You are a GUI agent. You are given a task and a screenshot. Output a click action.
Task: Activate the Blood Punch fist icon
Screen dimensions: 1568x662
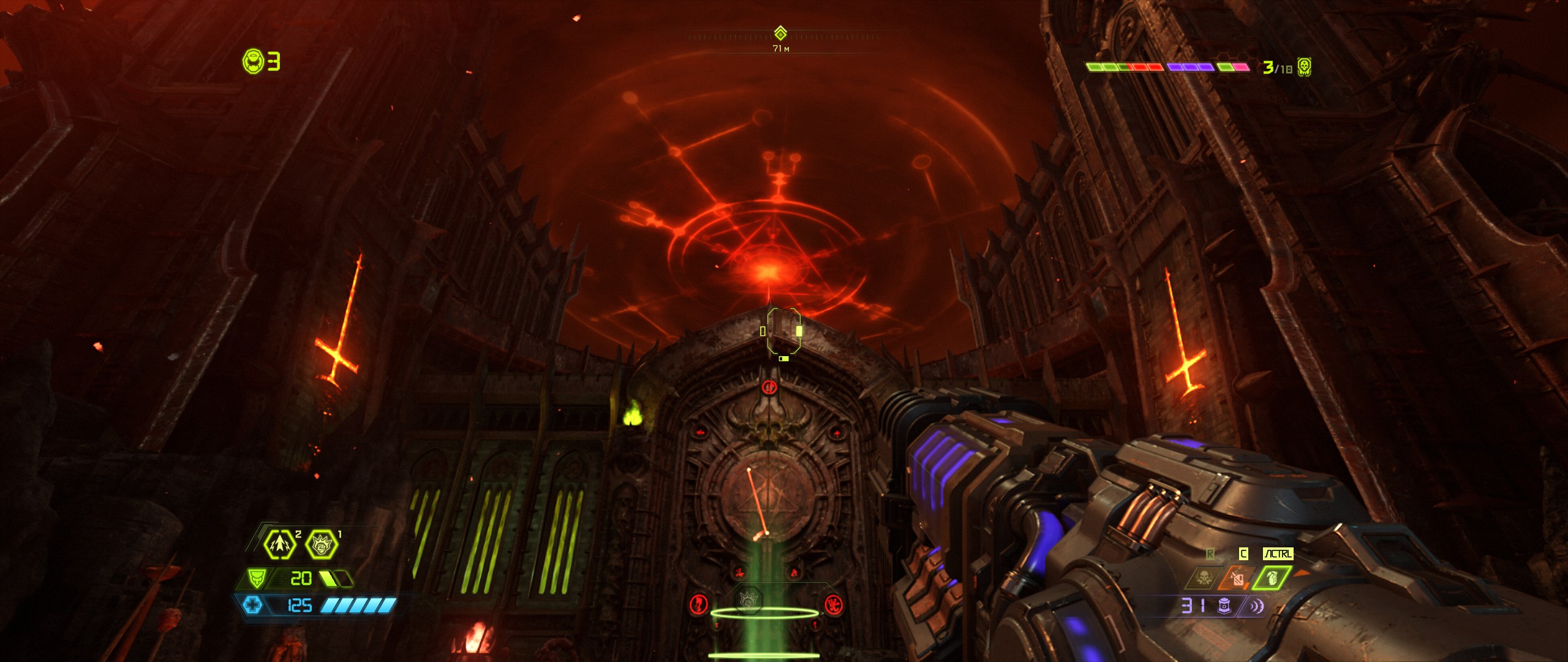coord(322,544)
